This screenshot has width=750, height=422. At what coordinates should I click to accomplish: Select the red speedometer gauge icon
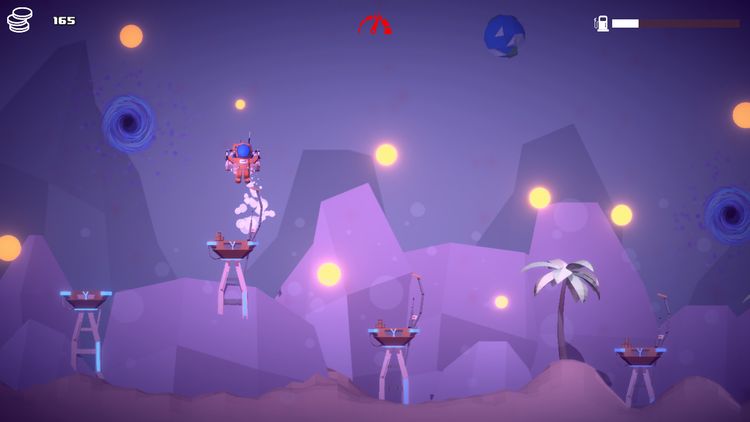click(x=375, y=25)
